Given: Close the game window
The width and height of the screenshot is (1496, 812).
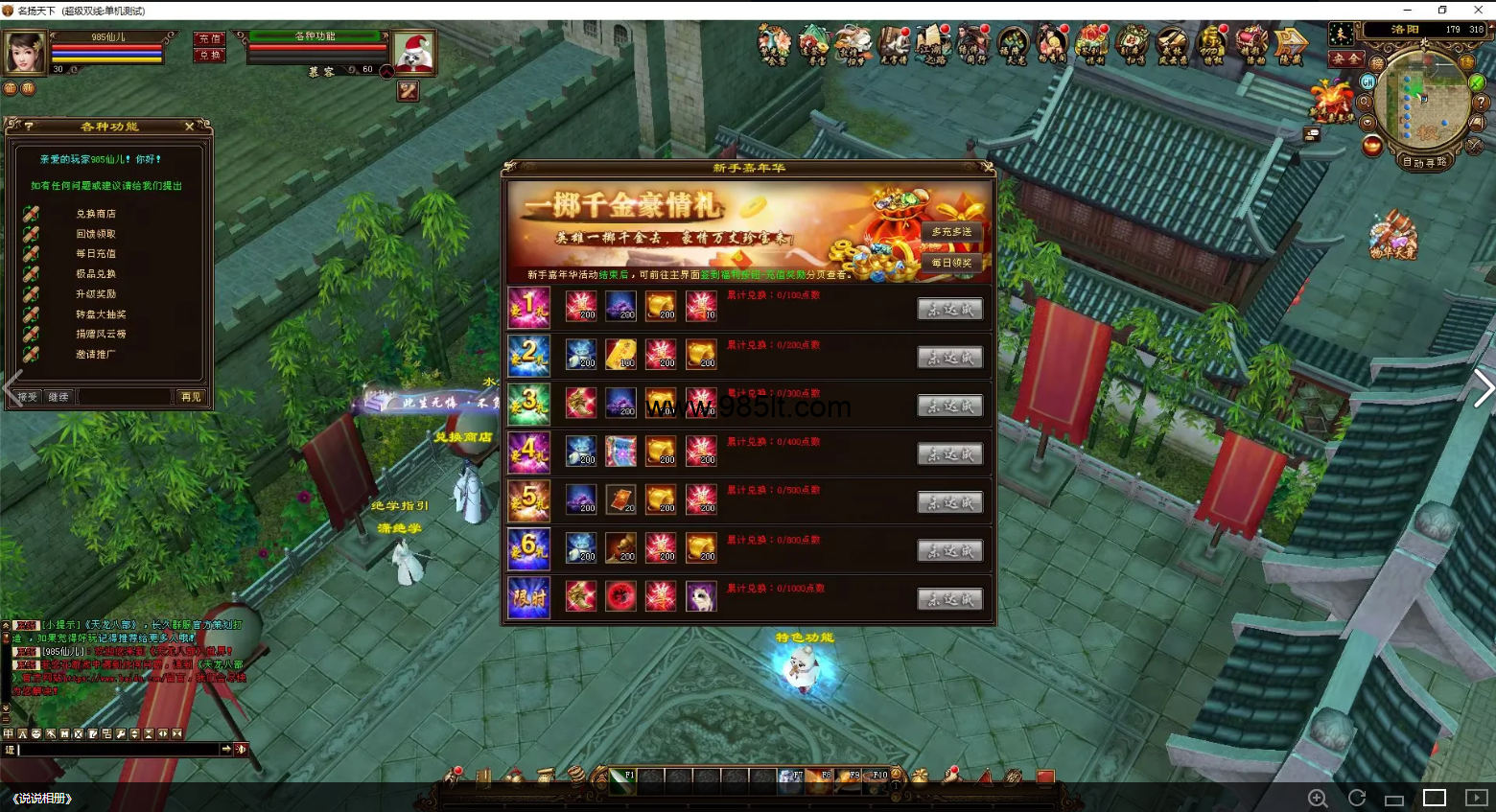Looking at the screenshot, I should tap(1478, 10).
